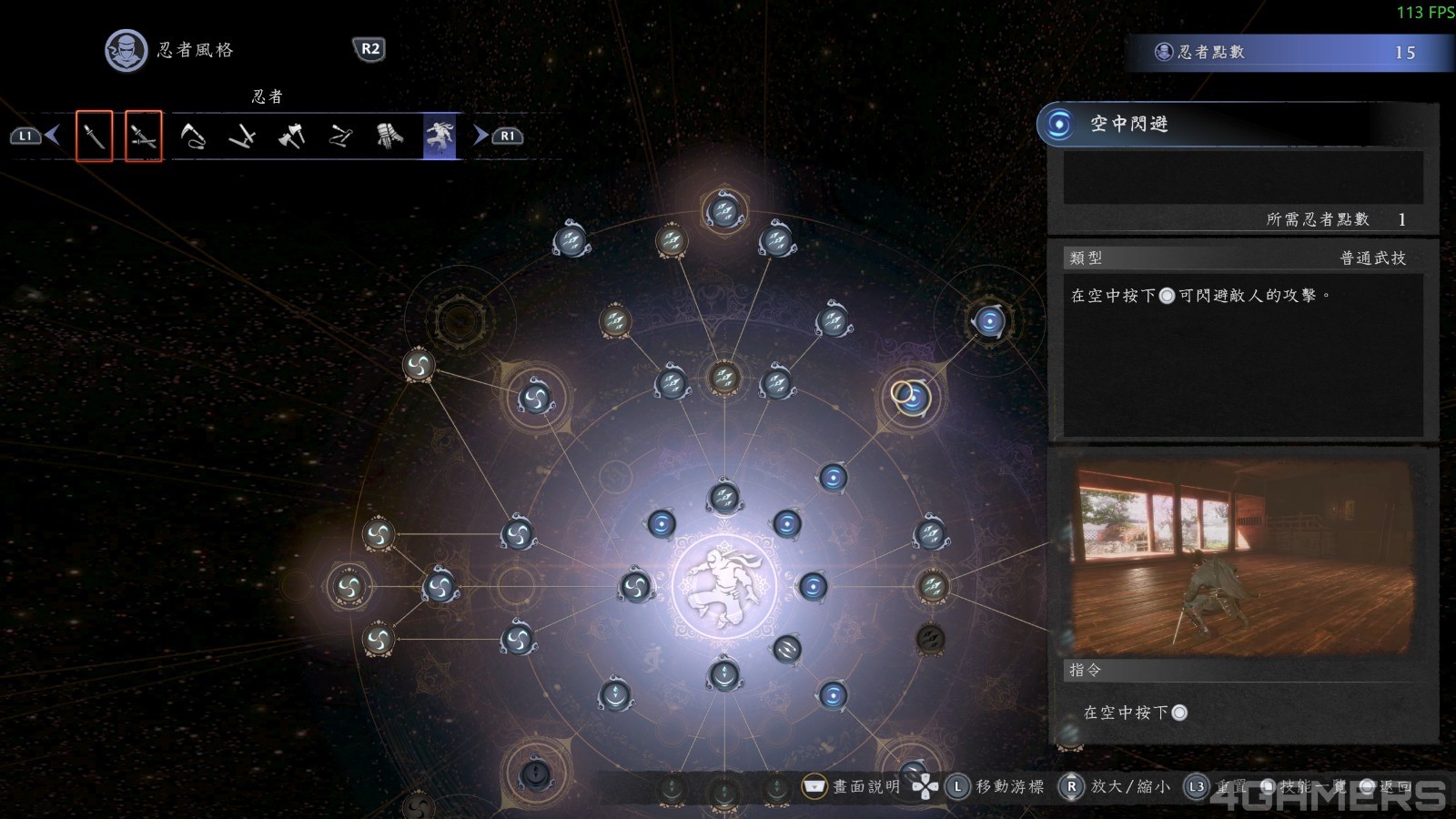Image resolution: width=1456 pixels, height=819 pixels.
Task: Select the dual swords weapon icon
Action: pos(143,136)
